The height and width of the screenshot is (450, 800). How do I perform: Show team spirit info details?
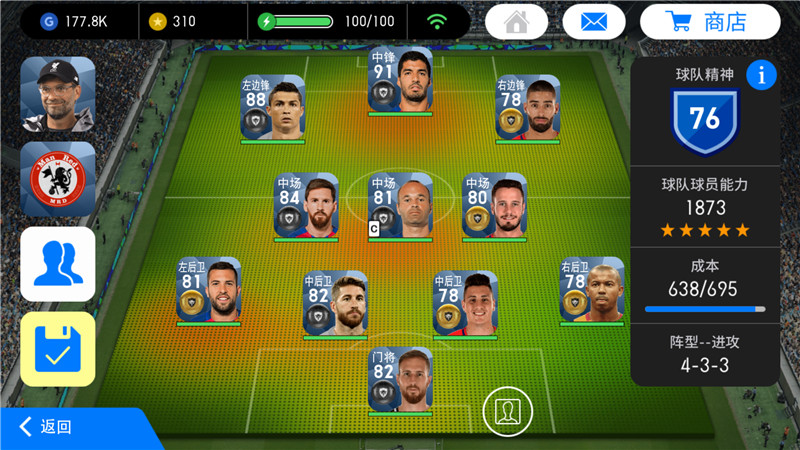pyautogui.click(x=762, y=75)
